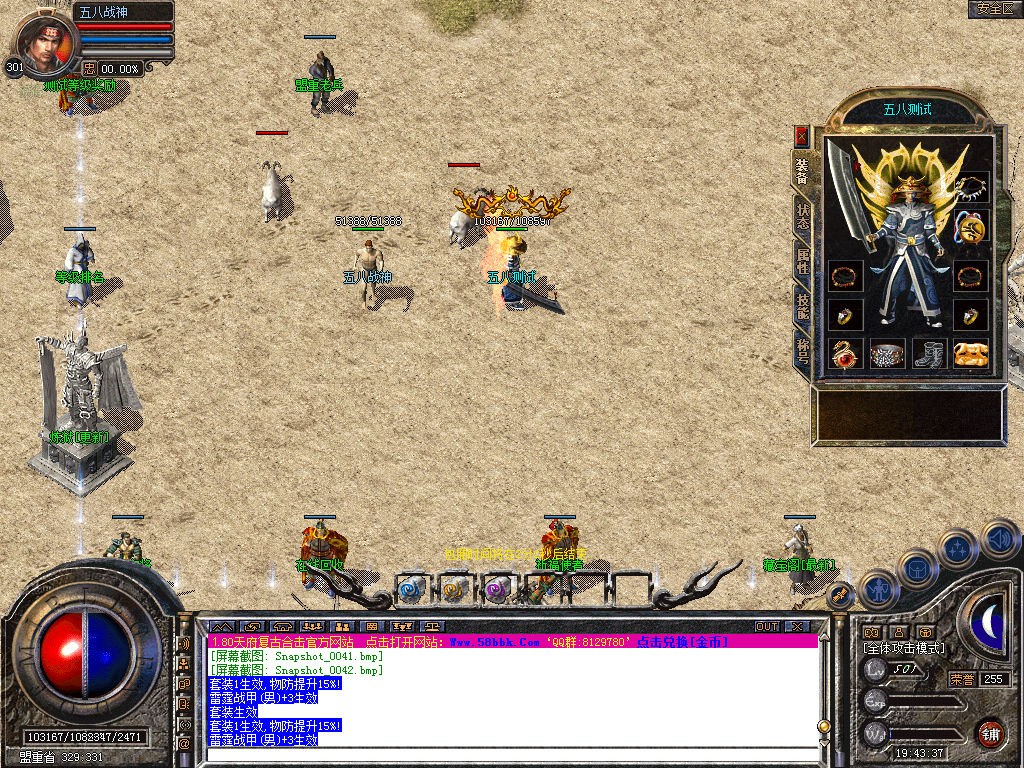Select the 称号 title tab
Viewport: 1024px width, 768px height.
click(x=803, y=352)
